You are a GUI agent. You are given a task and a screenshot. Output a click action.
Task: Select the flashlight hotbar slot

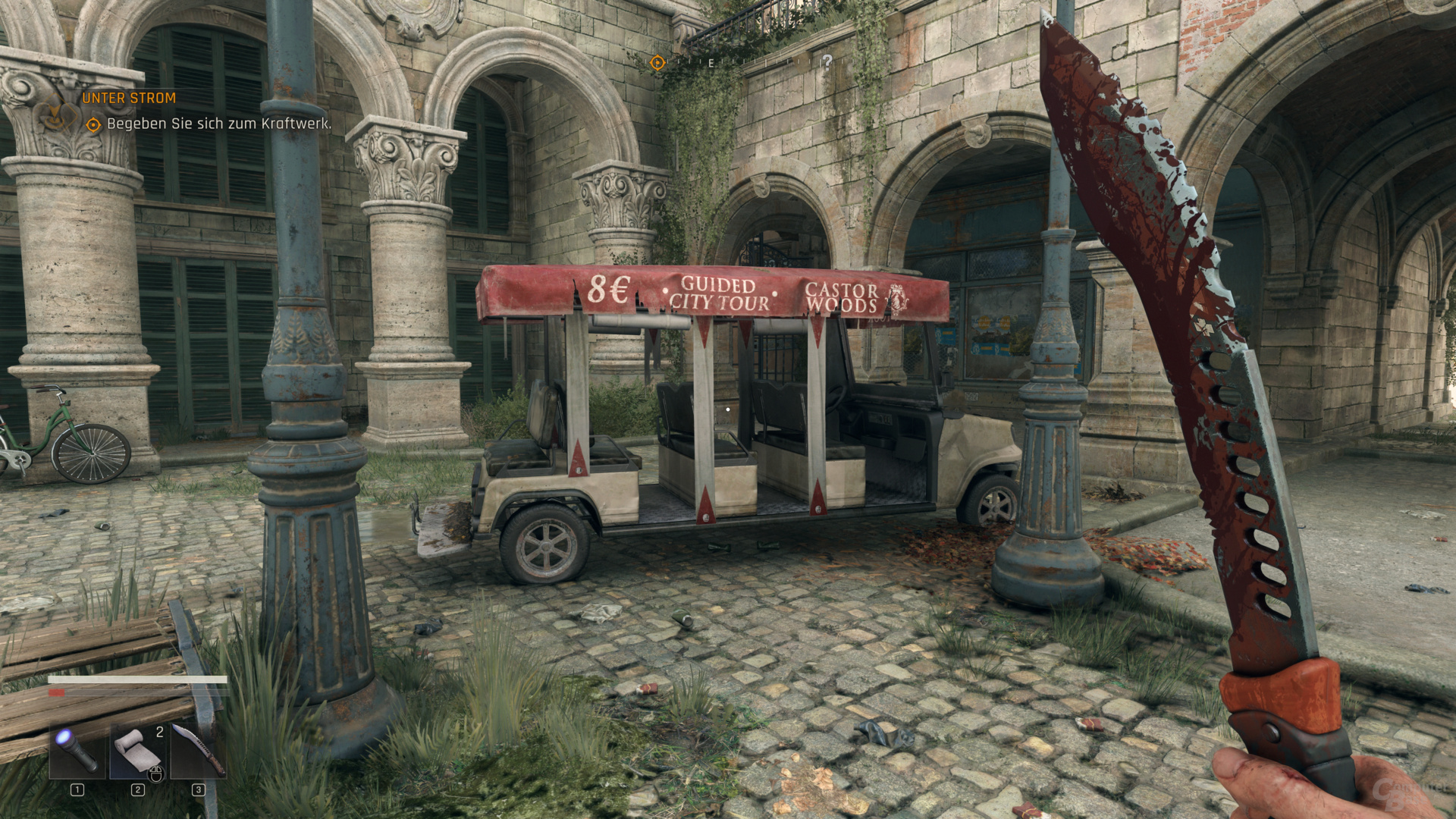tap(78, 751)
